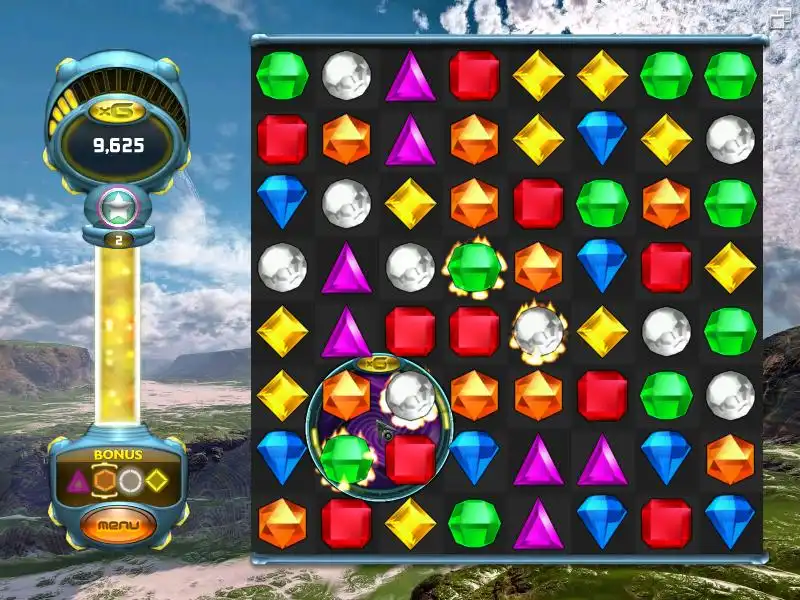Viewport: 800px width, 600px height.
Task: Click the red gem inside the rotator ring
Action: [410, 458]
